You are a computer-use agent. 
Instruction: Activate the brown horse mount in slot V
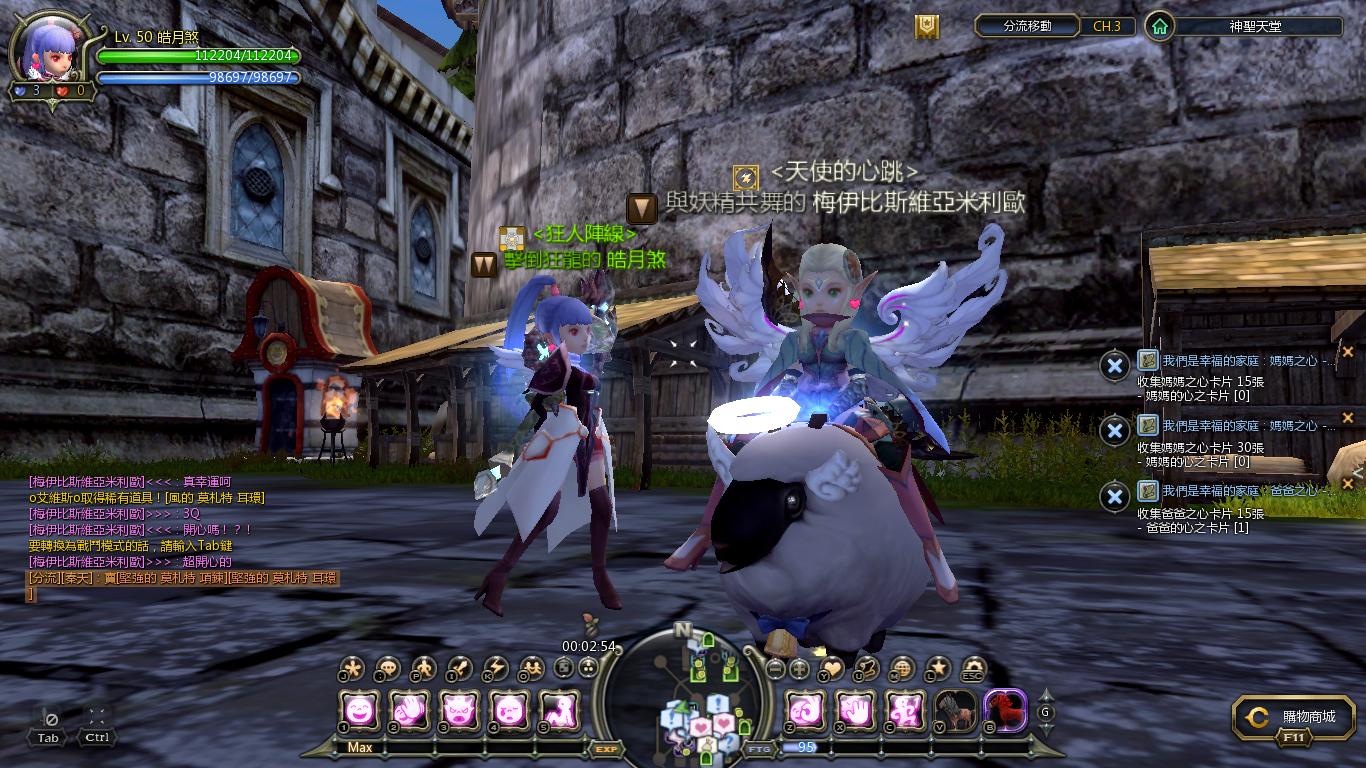[x=955, y=711]
